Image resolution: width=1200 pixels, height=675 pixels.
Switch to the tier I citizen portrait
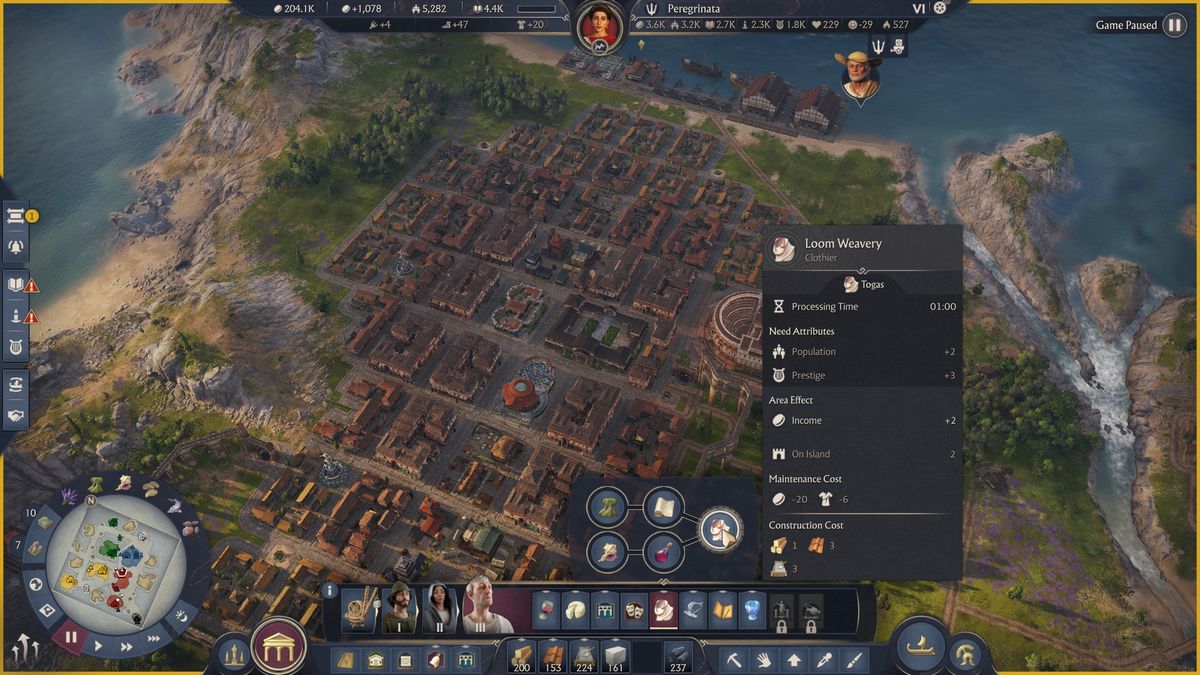pos(400,609)
